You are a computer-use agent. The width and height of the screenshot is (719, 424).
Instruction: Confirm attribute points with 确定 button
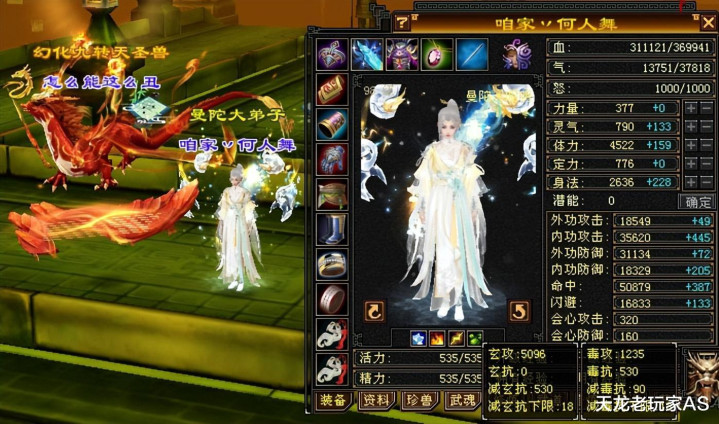(x=696, y=201)
